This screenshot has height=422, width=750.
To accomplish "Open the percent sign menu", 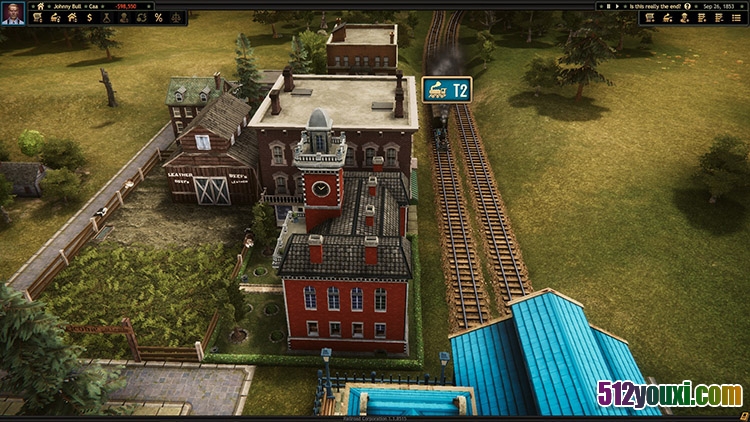I will [x=158, y=18].
